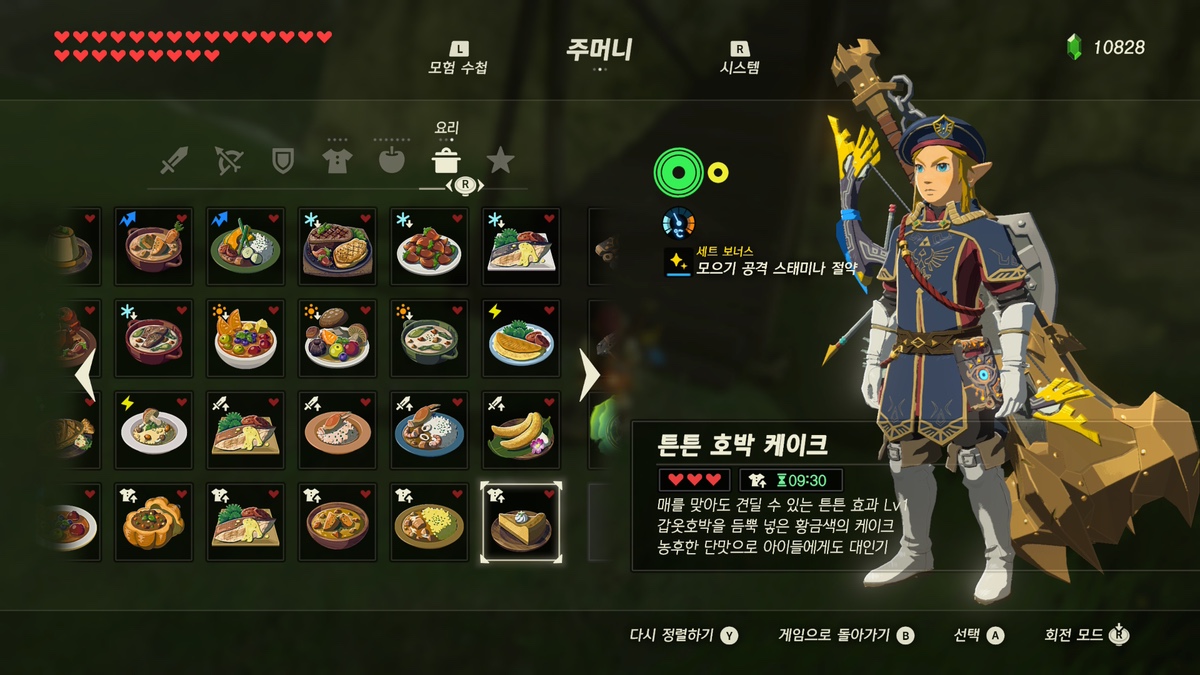
Task: Select the curry rice dish
Action: (429, 522)
